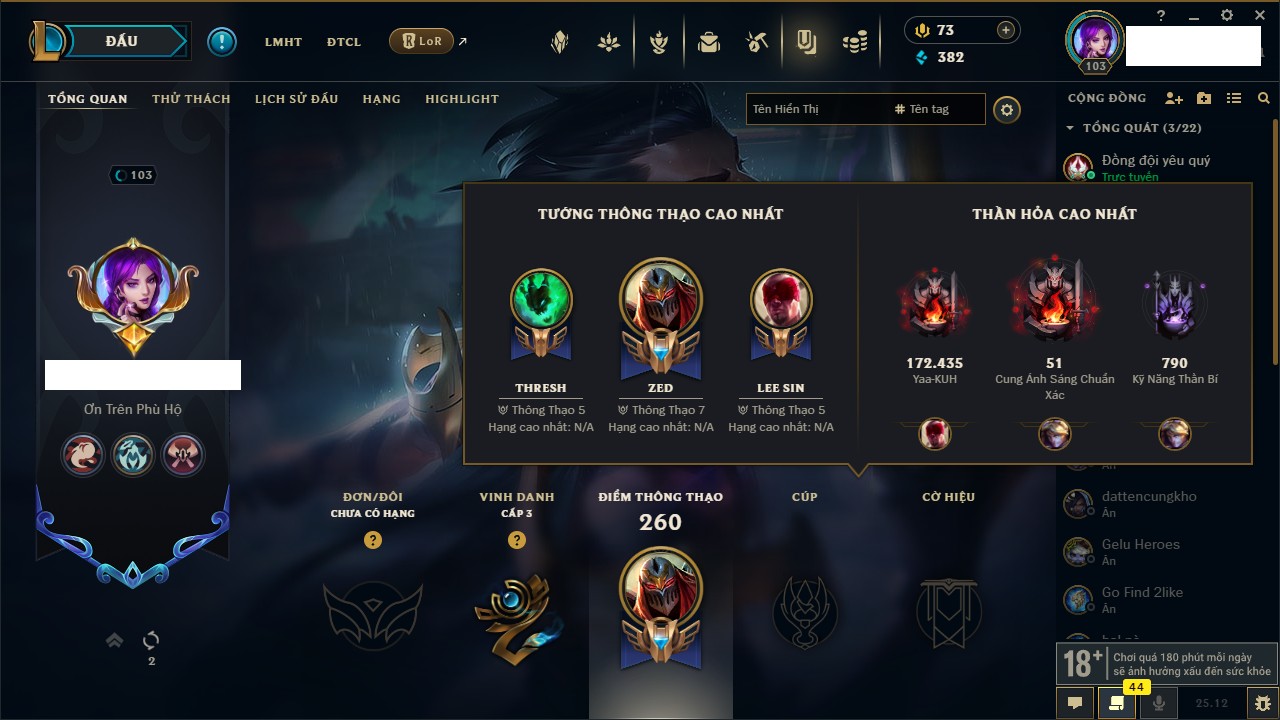
Task: Switch to the ĐTCL tab
Action: (344, 42)
